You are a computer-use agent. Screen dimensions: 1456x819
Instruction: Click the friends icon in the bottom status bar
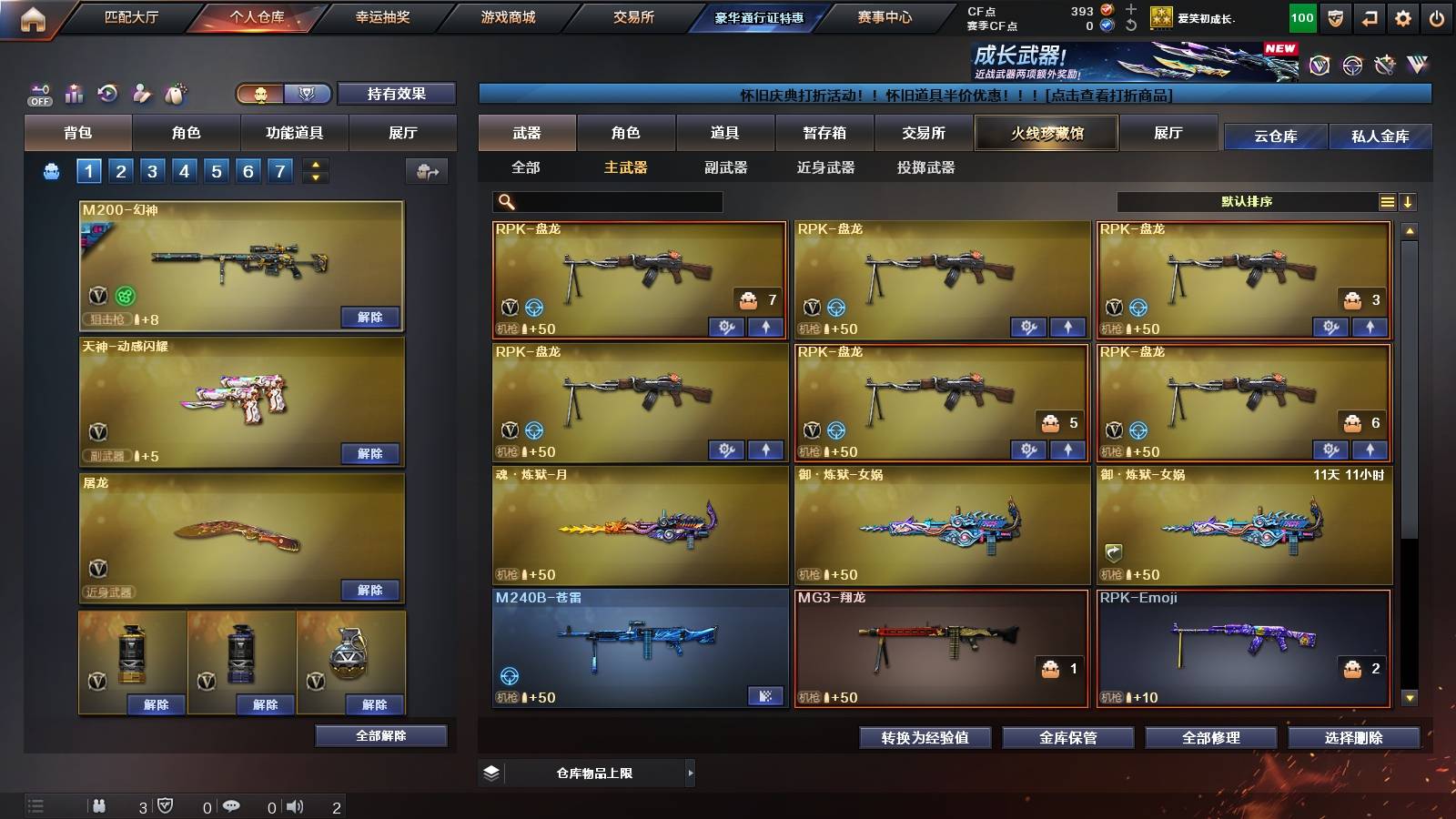[x=100, y=805]
